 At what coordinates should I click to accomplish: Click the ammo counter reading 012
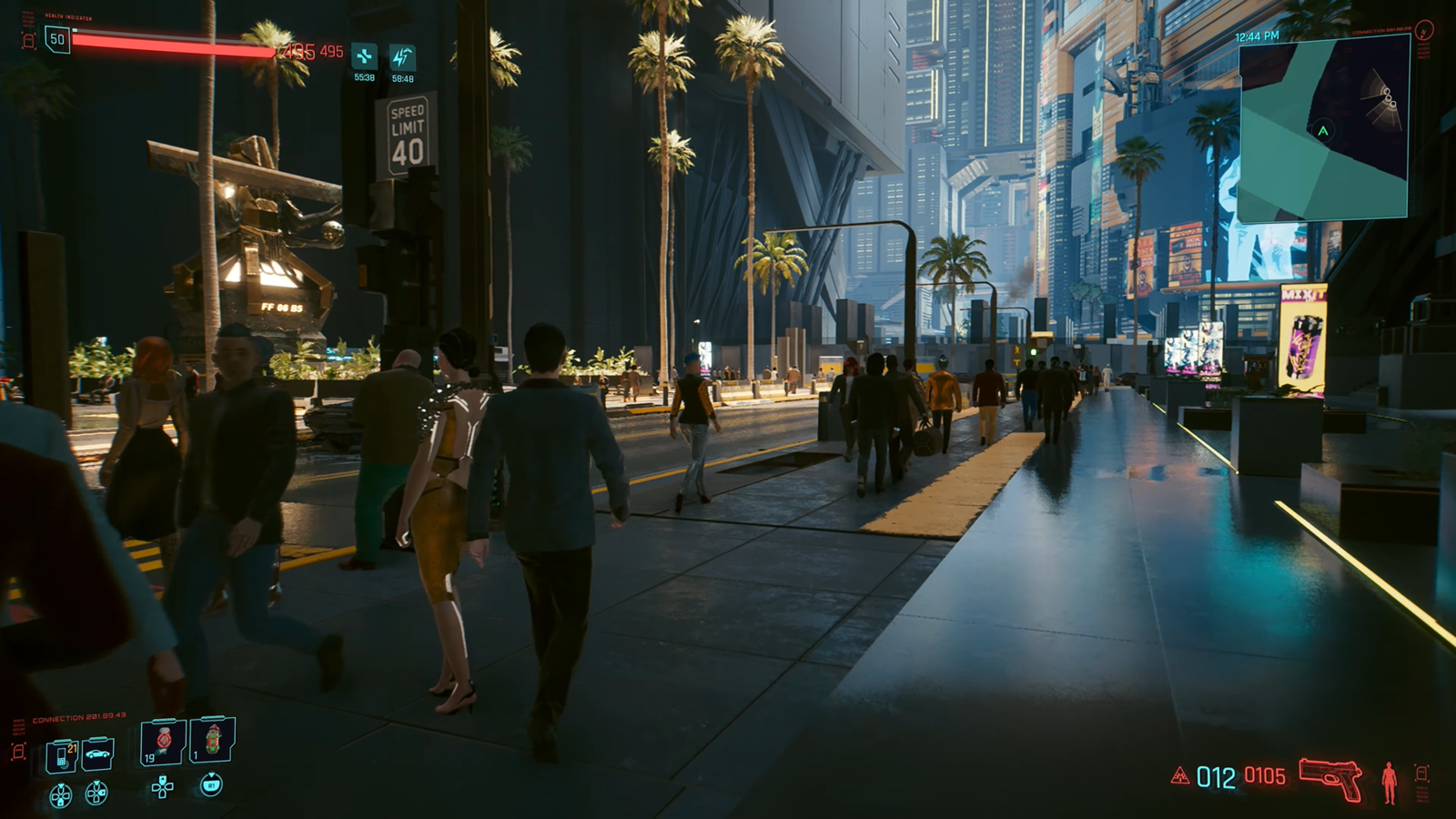(x=1216, y=777)
